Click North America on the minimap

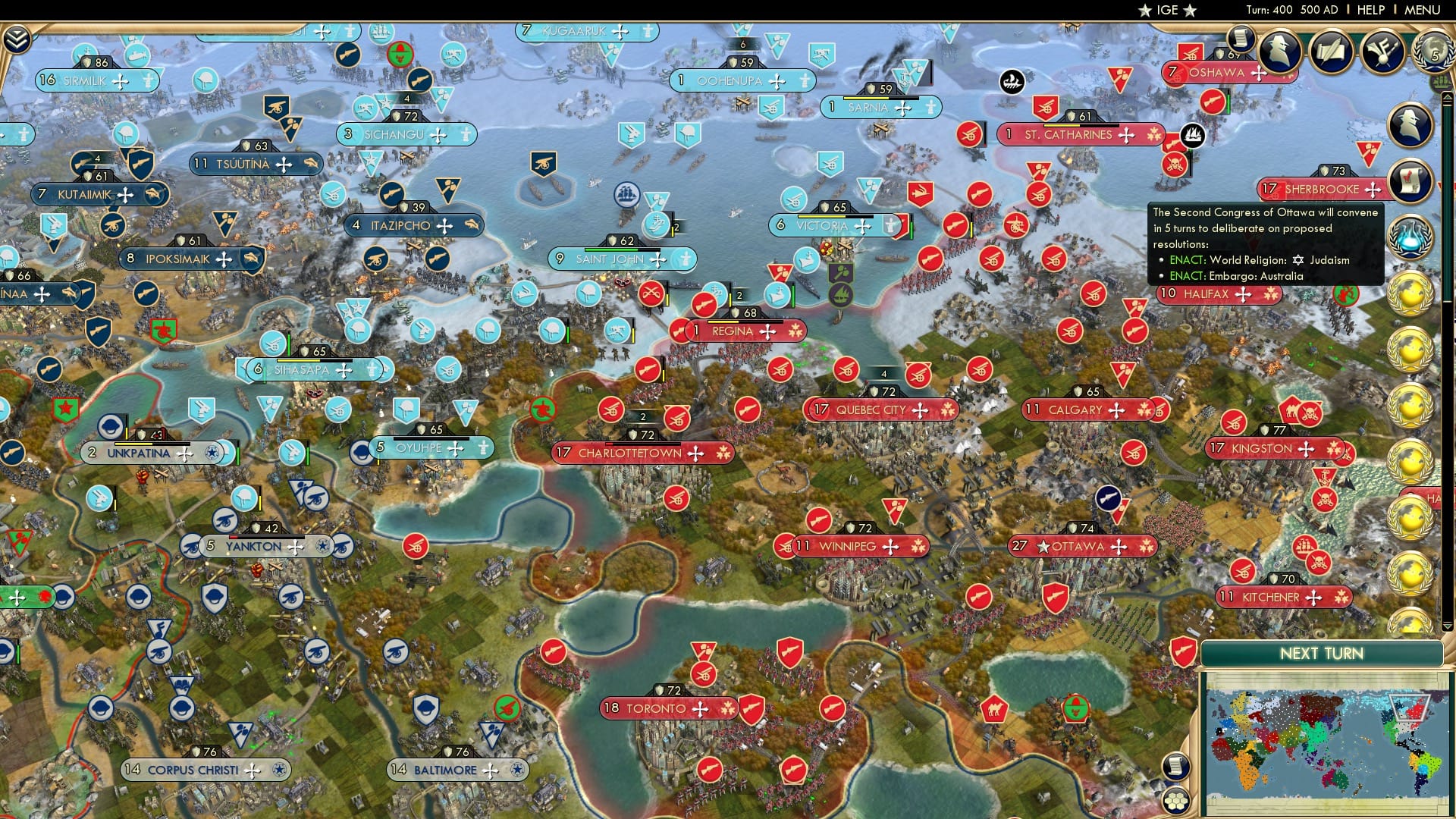(x=1403, y=717)
